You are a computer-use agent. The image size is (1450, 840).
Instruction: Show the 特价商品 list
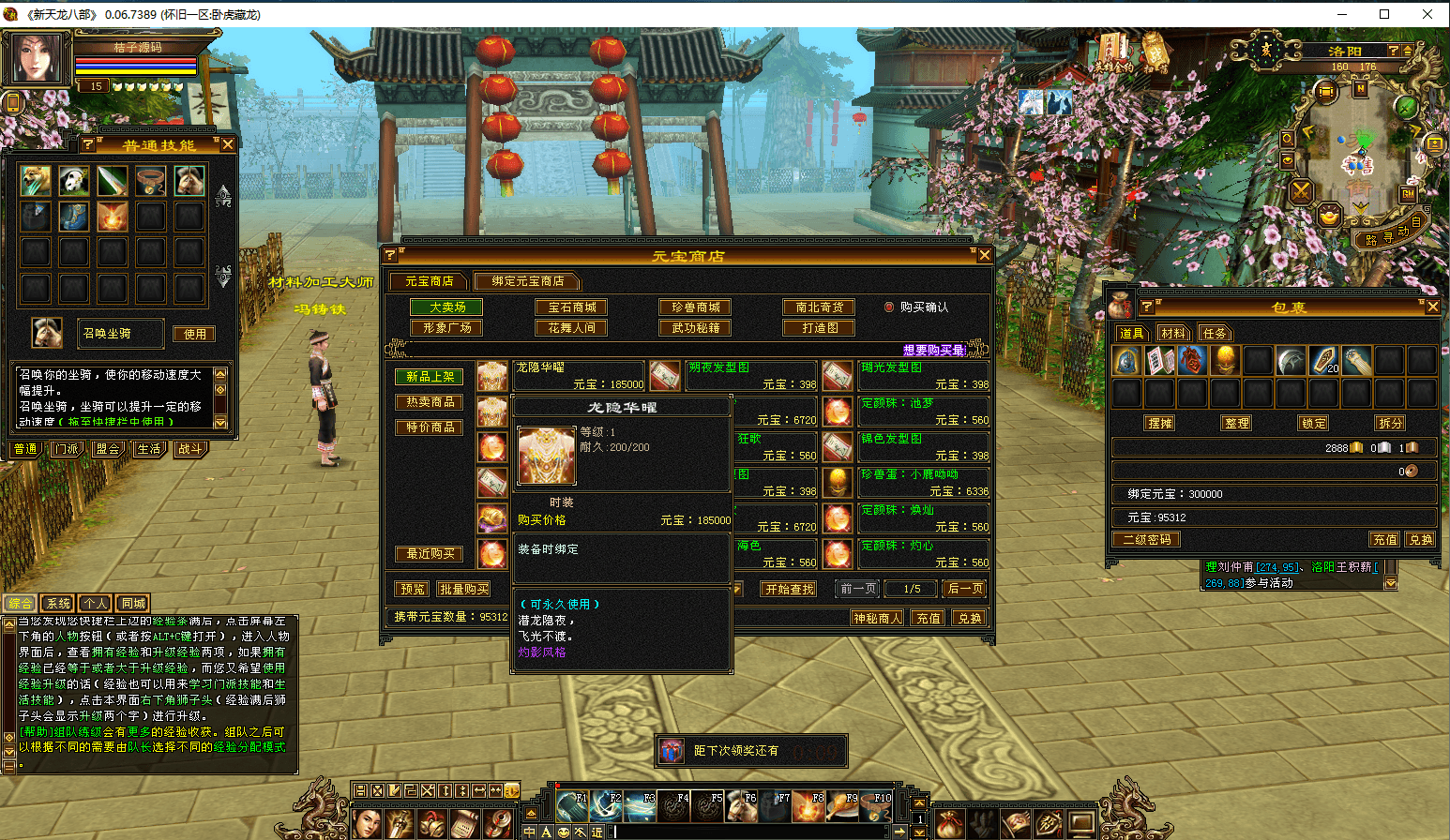coord(430,427)
